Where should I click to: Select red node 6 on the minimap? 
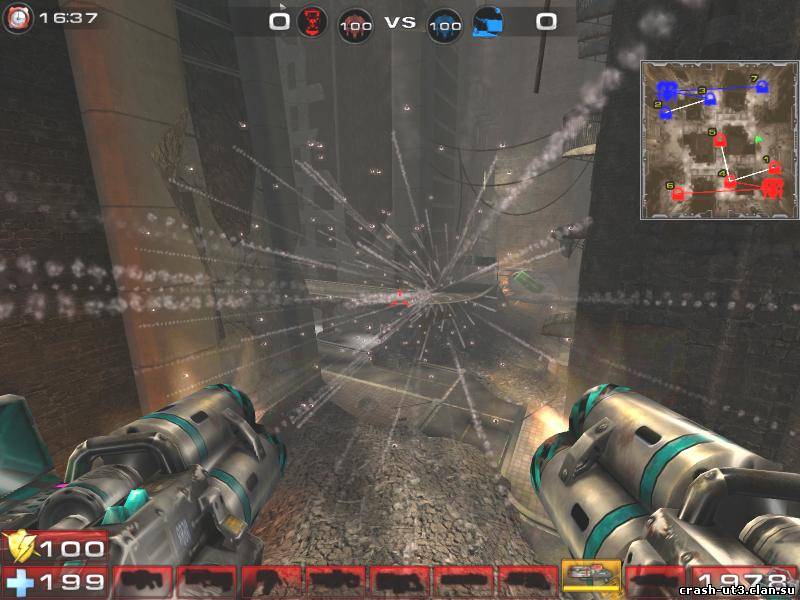click(676, 194)
